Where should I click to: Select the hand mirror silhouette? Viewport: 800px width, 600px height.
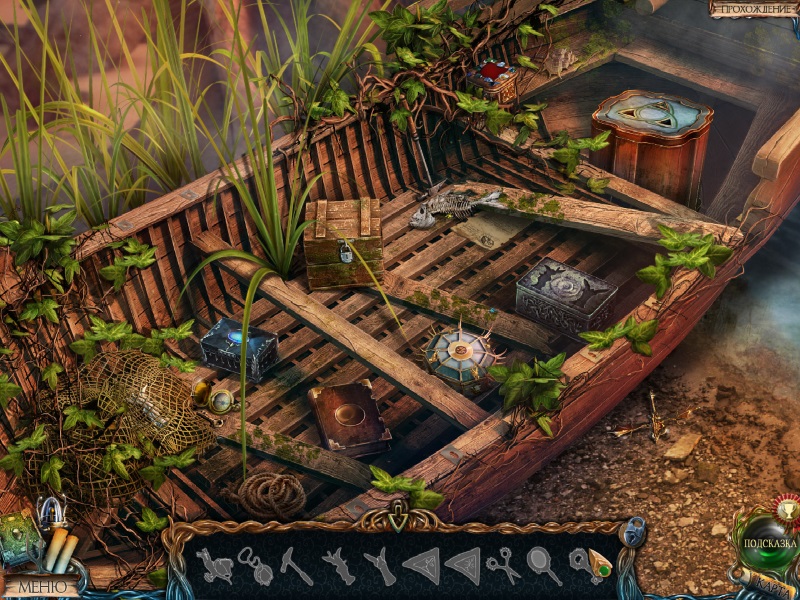(545, 566)
